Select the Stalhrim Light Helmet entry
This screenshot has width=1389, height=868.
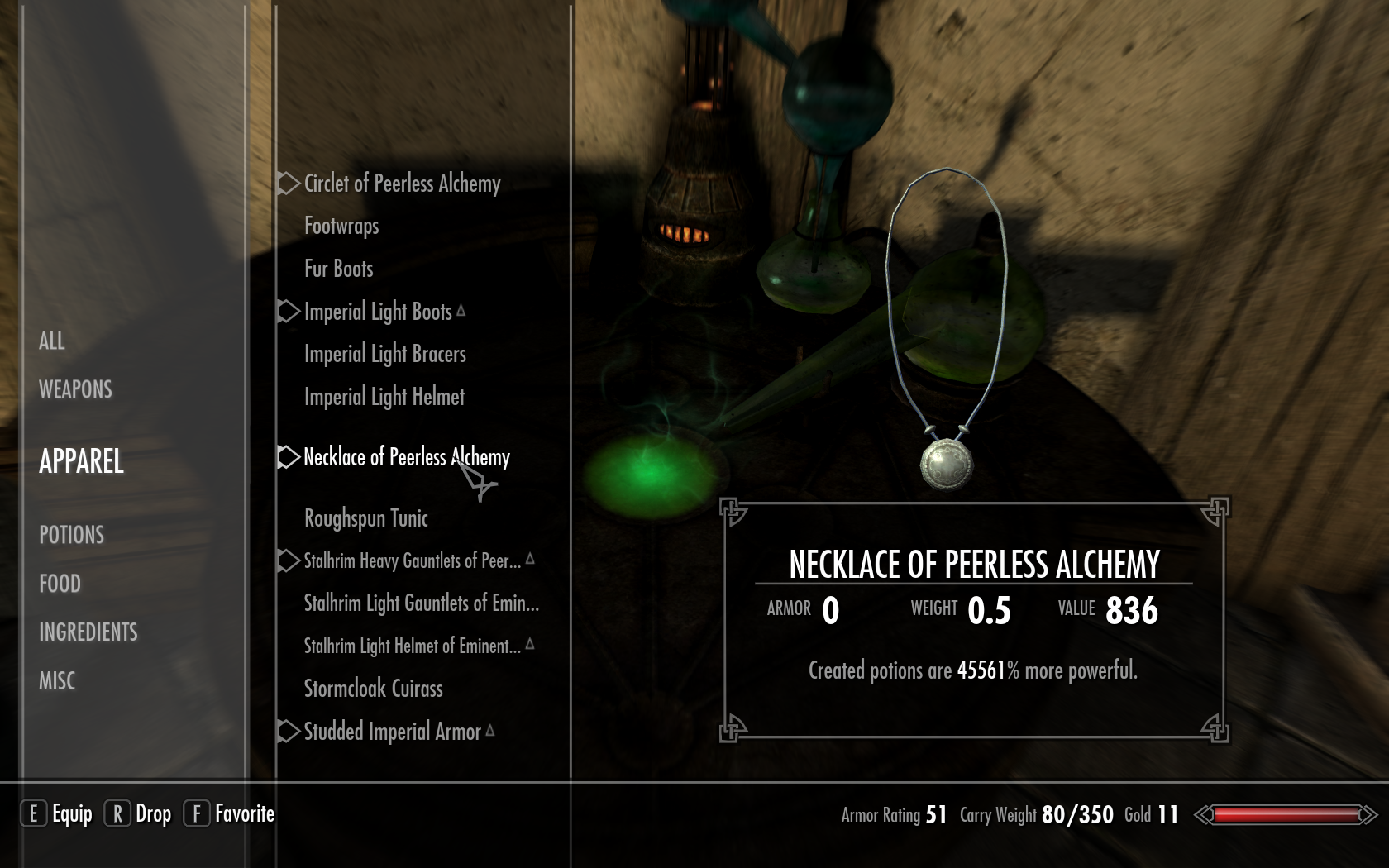pyautogui.click(x=412, y=646)
